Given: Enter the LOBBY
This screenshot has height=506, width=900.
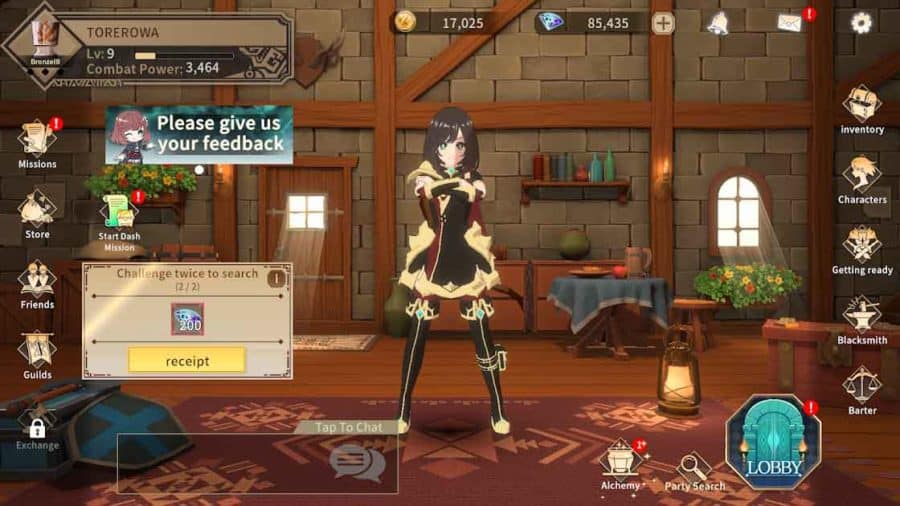Looking at the screenshot, I should (772, 441).
